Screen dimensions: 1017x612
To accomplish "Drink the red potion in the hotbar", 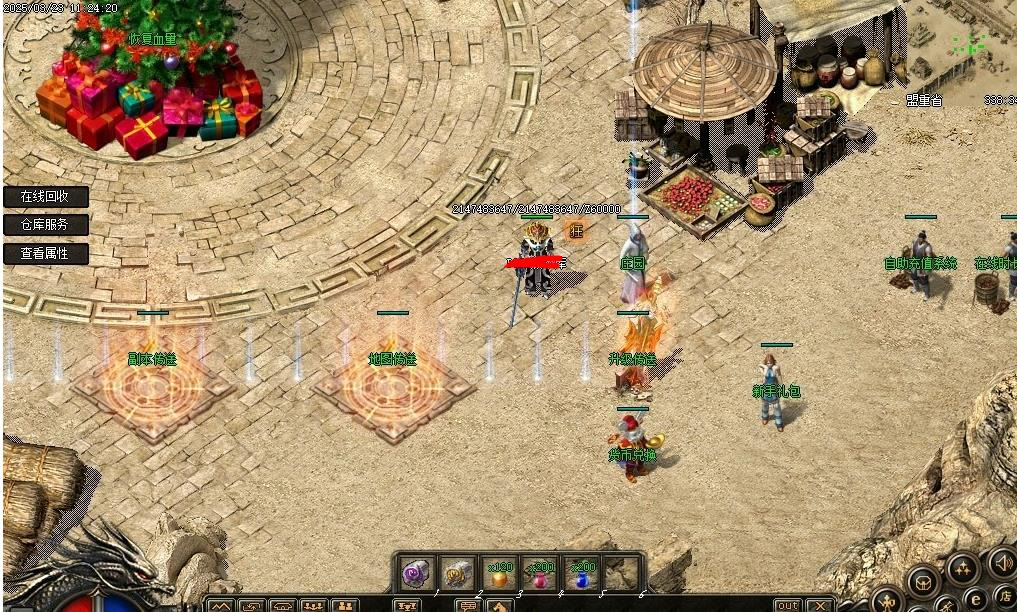I will pos(541,574).
